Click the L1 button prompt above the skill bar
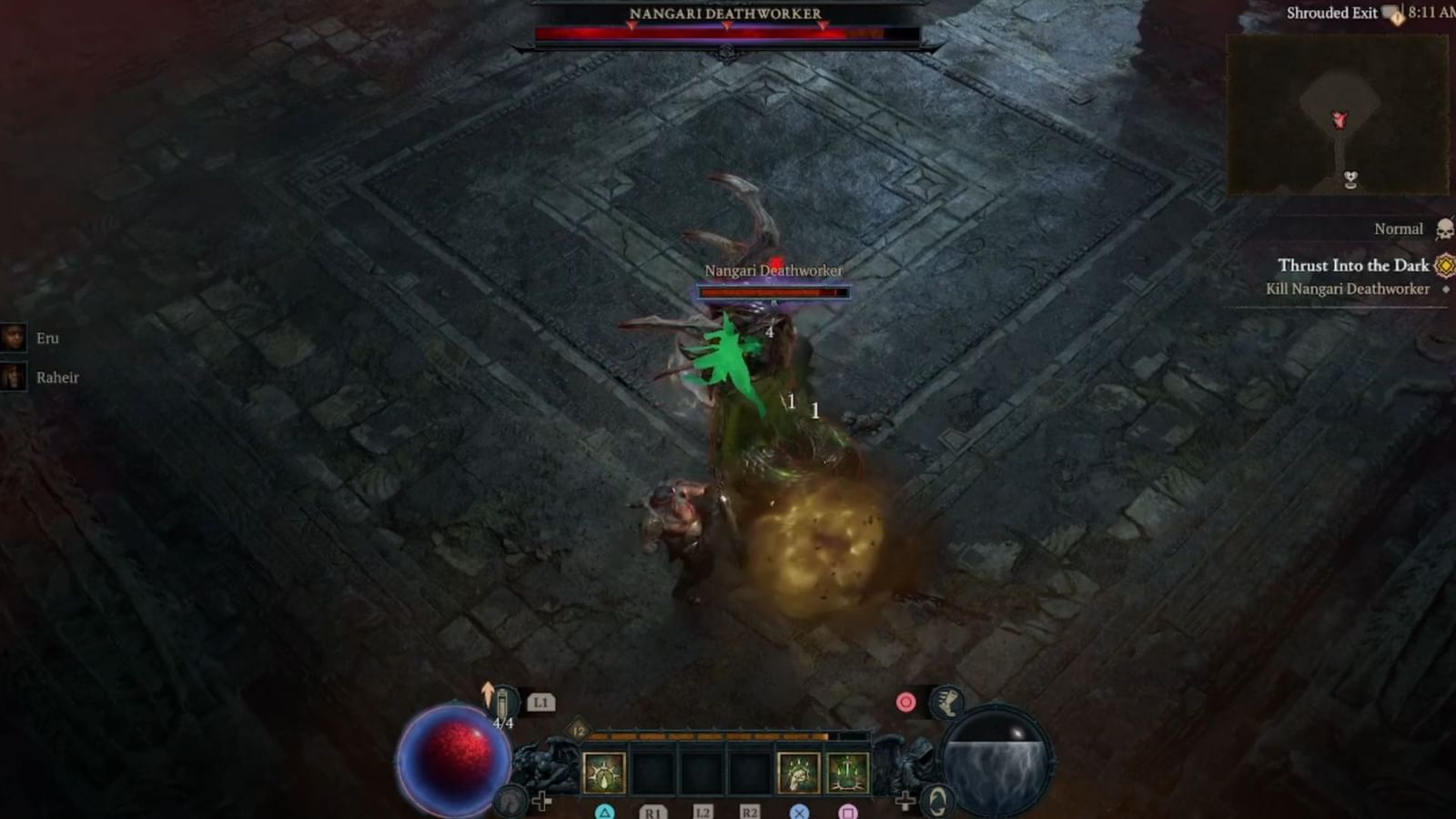1456x819 pixels. (x=541, y=703)
